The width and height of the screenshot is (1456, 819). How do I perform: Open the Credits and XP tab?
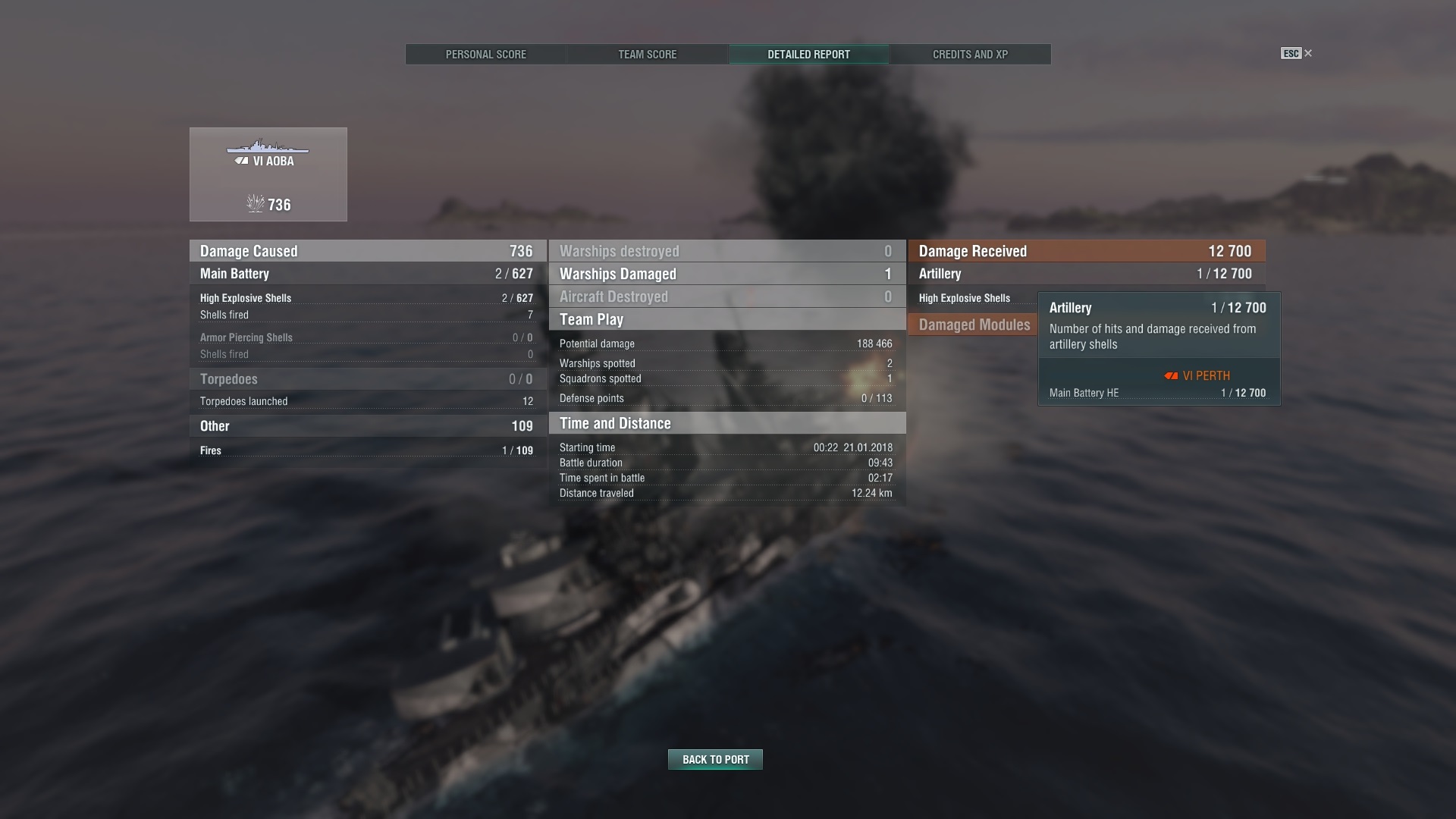tap(970, 54)
